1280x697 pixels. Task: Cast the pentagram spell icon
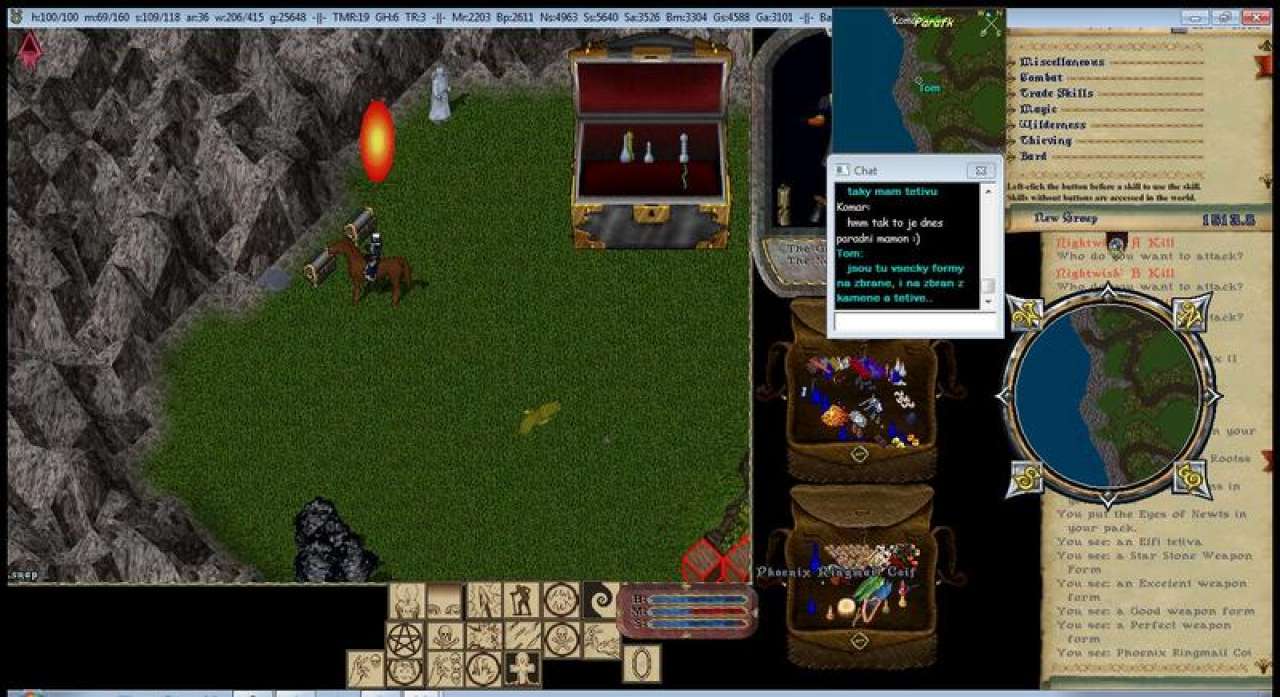point(407,637)
